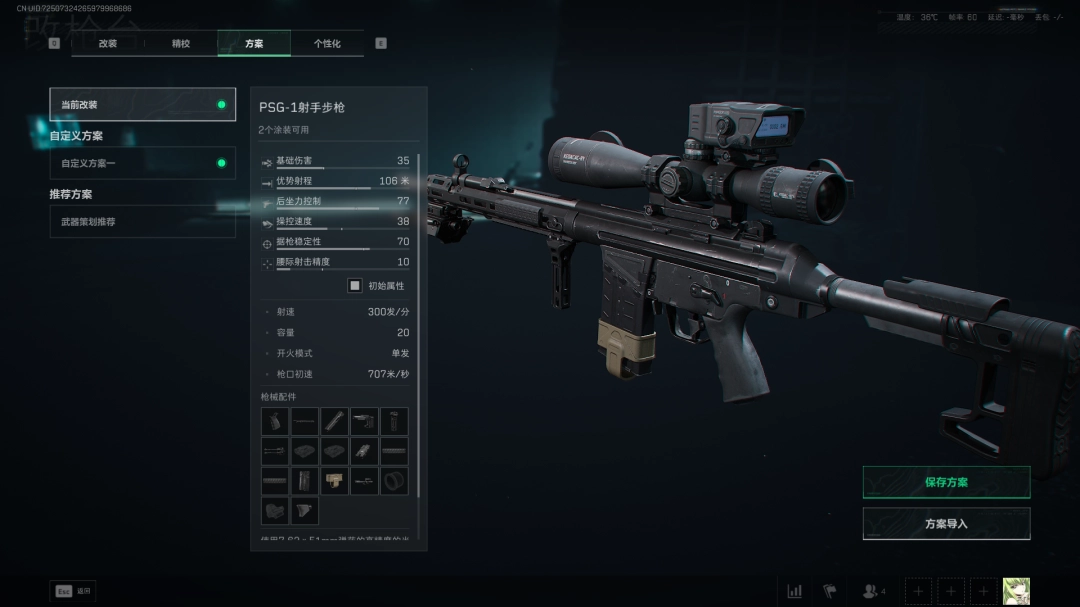Open 方案导入 to import a plan
The width and height of the screenshot is (1080, 607).
946,523
